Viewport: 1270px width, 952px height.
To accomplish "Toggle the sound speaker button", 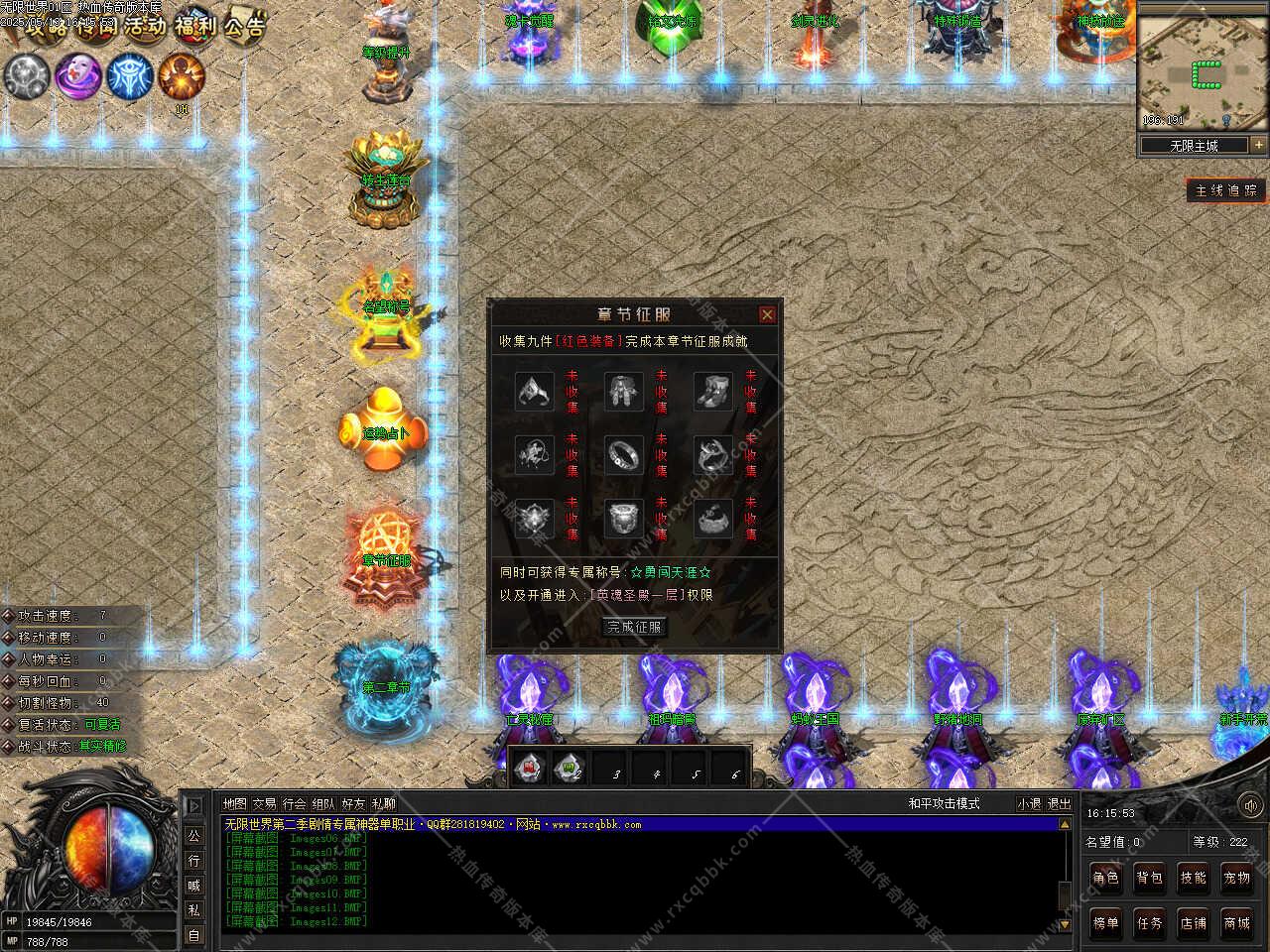I will (1251, 805).
